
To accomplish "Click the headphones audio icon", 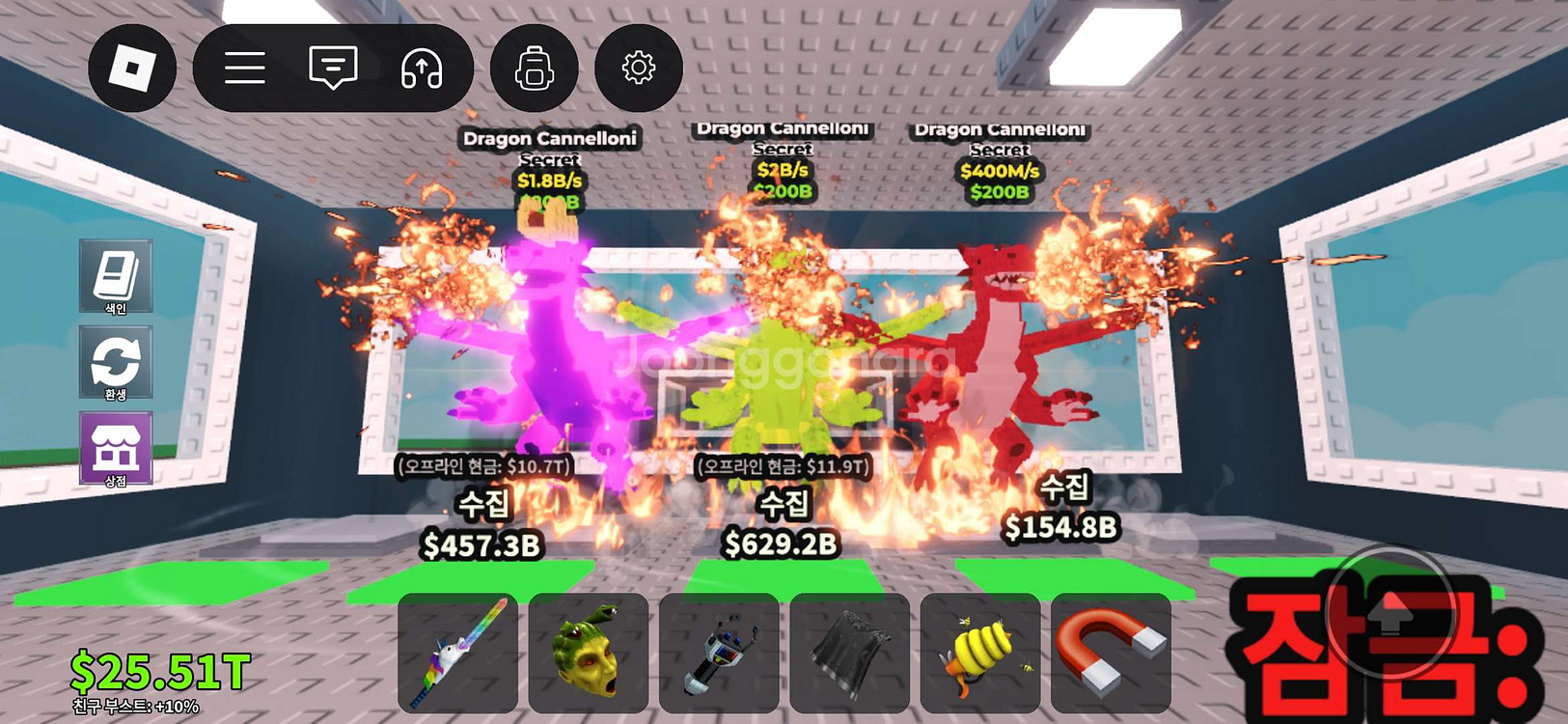I will click(x=422, y=69).
